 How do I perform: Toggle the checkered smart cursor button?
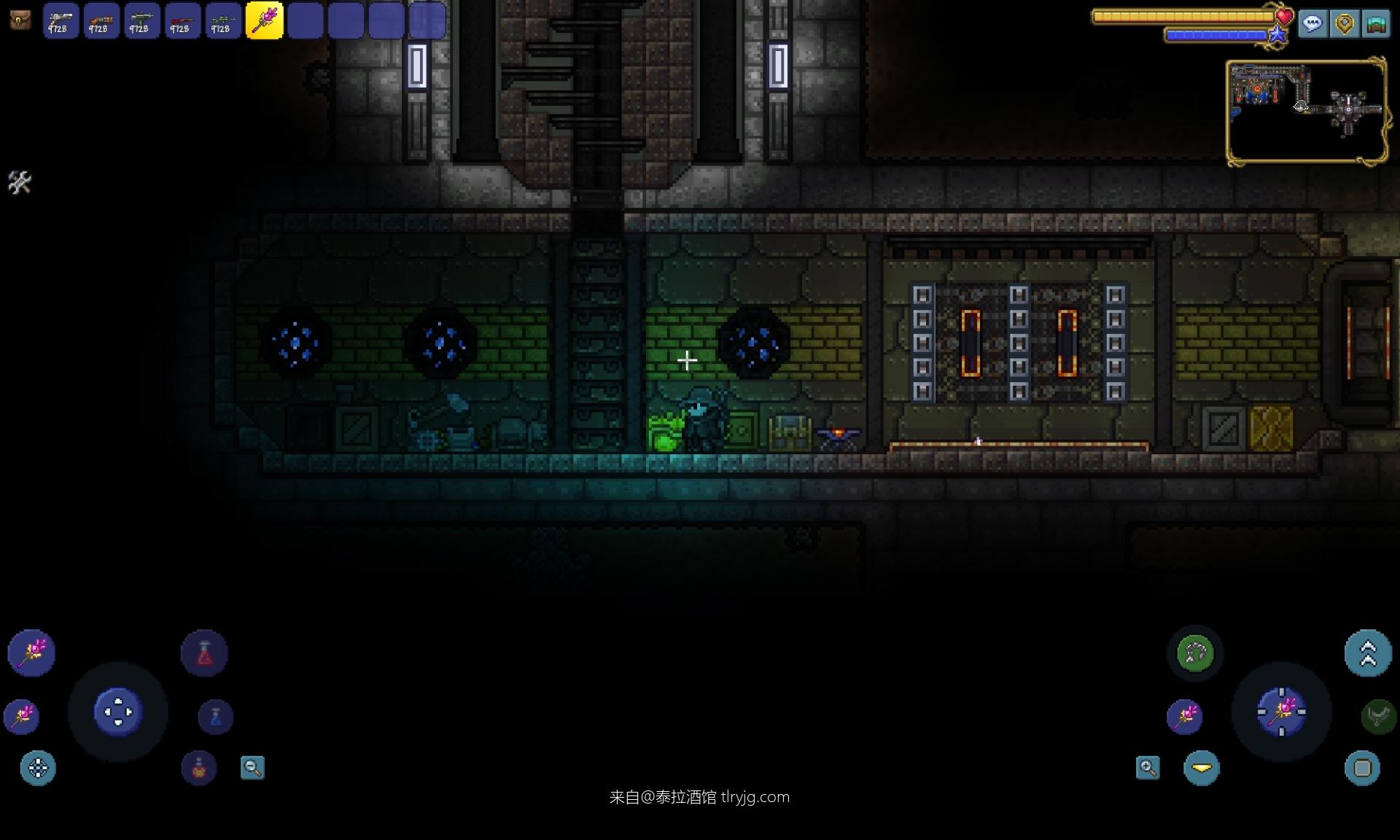pyautogui.click(x=38, y=768)
